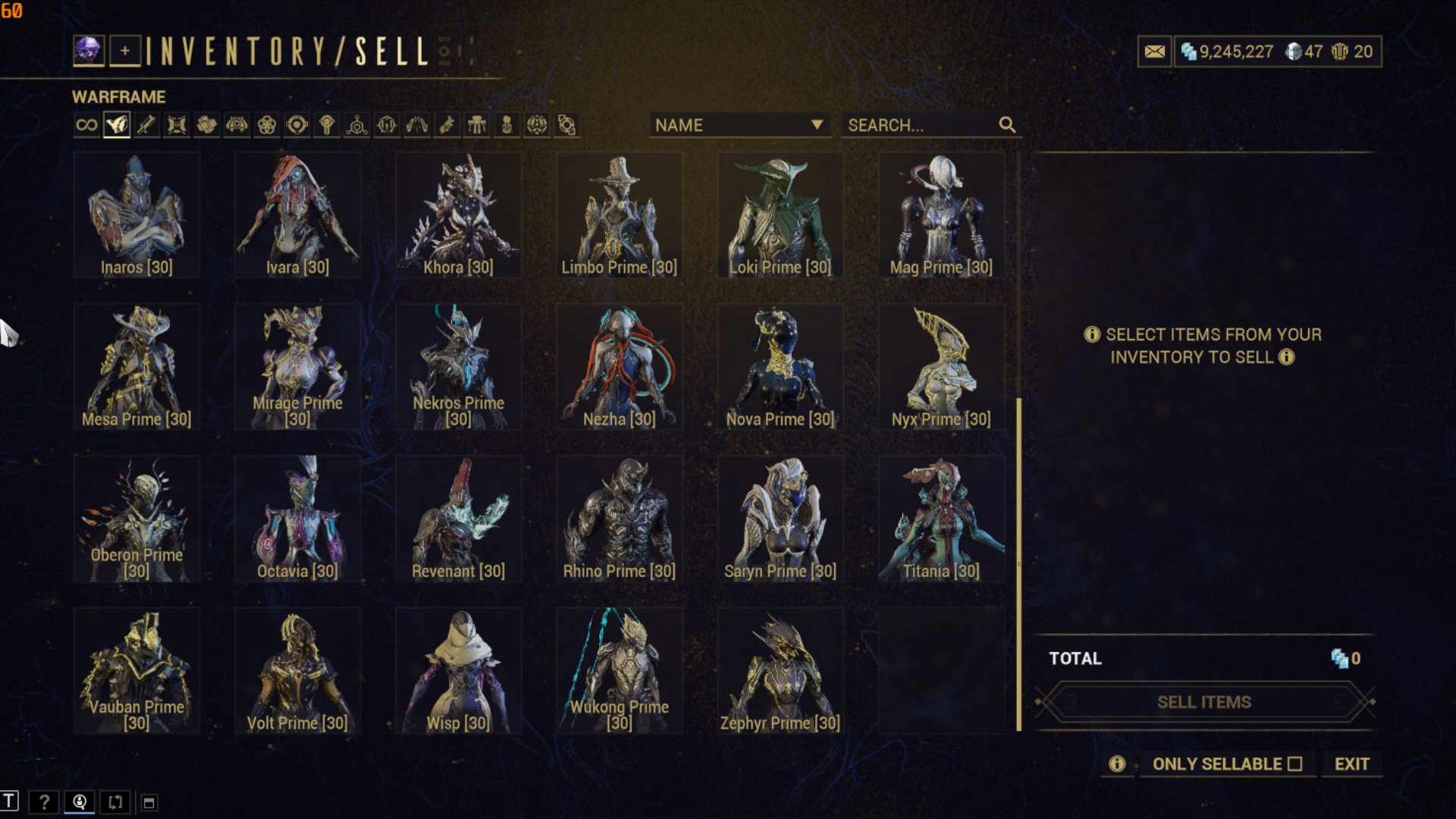Select the stacked-boxes resources filter icon
Screen dimensions: 1456x819
tap(206, 124)
